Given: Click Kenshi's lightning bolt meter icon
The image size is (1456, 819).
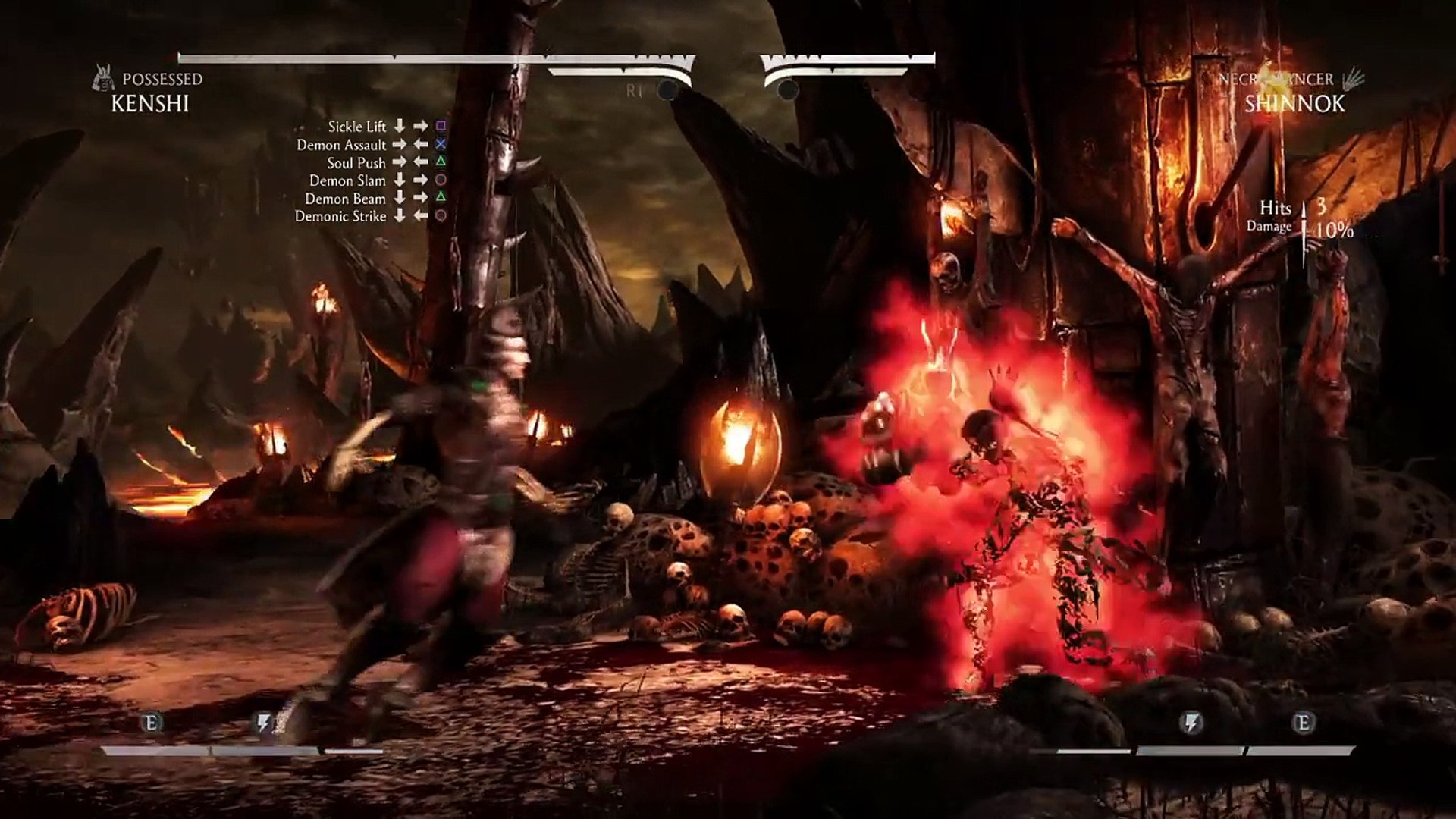Looking at the screenshot, I should click(x=263, y=722).
